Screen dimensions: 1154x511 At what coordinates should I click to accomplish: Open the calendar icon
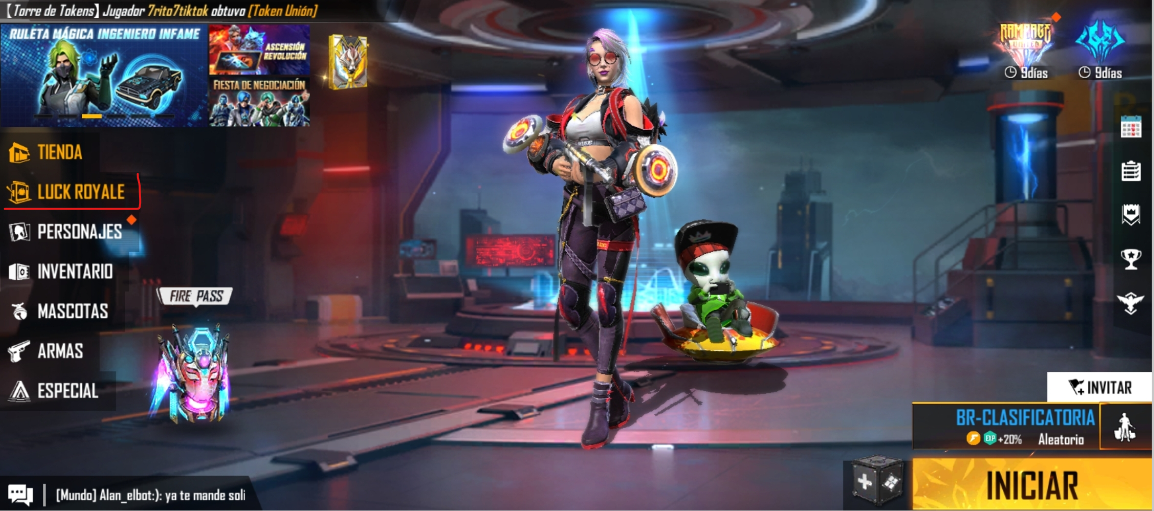pyautogui.click(x=1131, y=126)
